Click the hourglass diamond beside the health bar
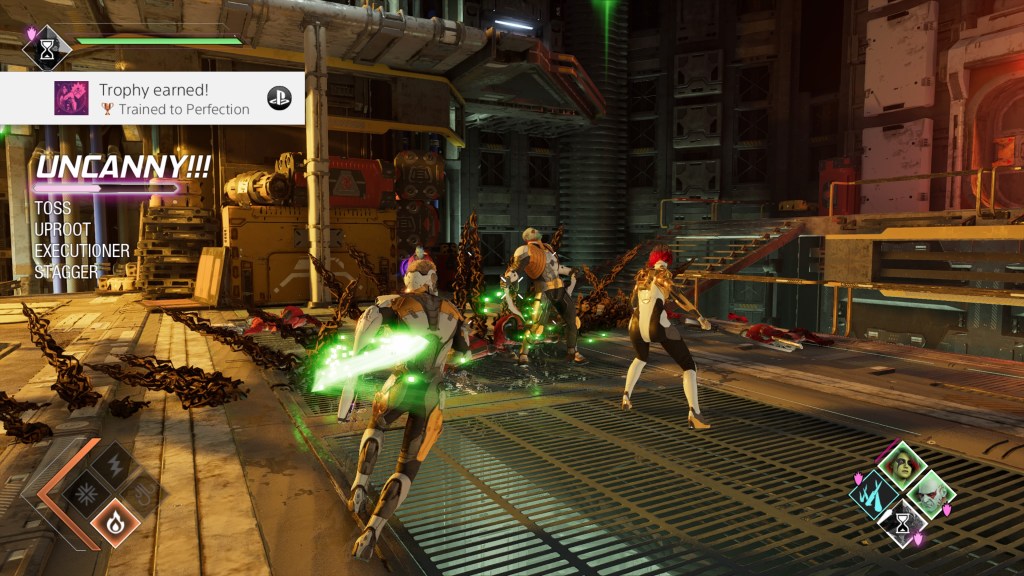The width and height of the screenshot is (1024, 576). pyautogui.click(x=47, y=48)
